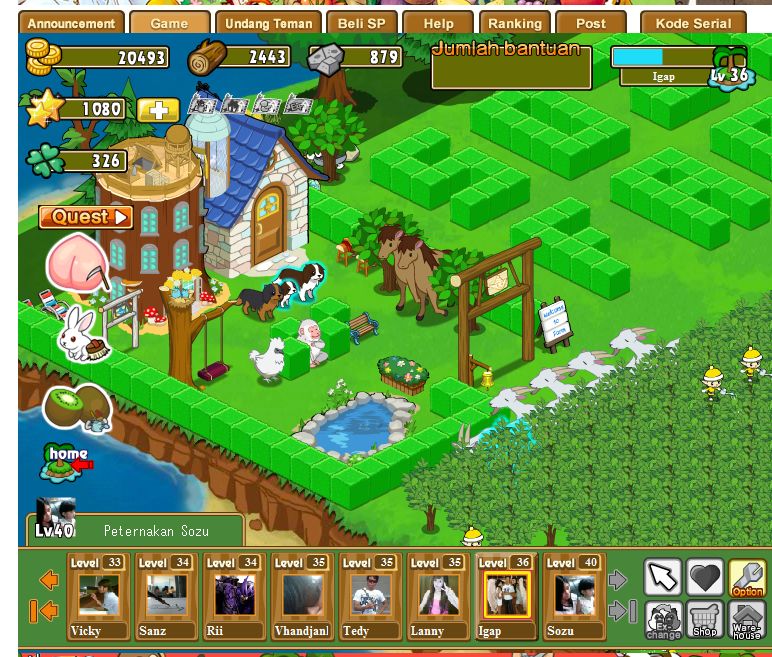Screen dimensions: 772x657
Task: Return to your farm with home icon
Action: (68, 461)
